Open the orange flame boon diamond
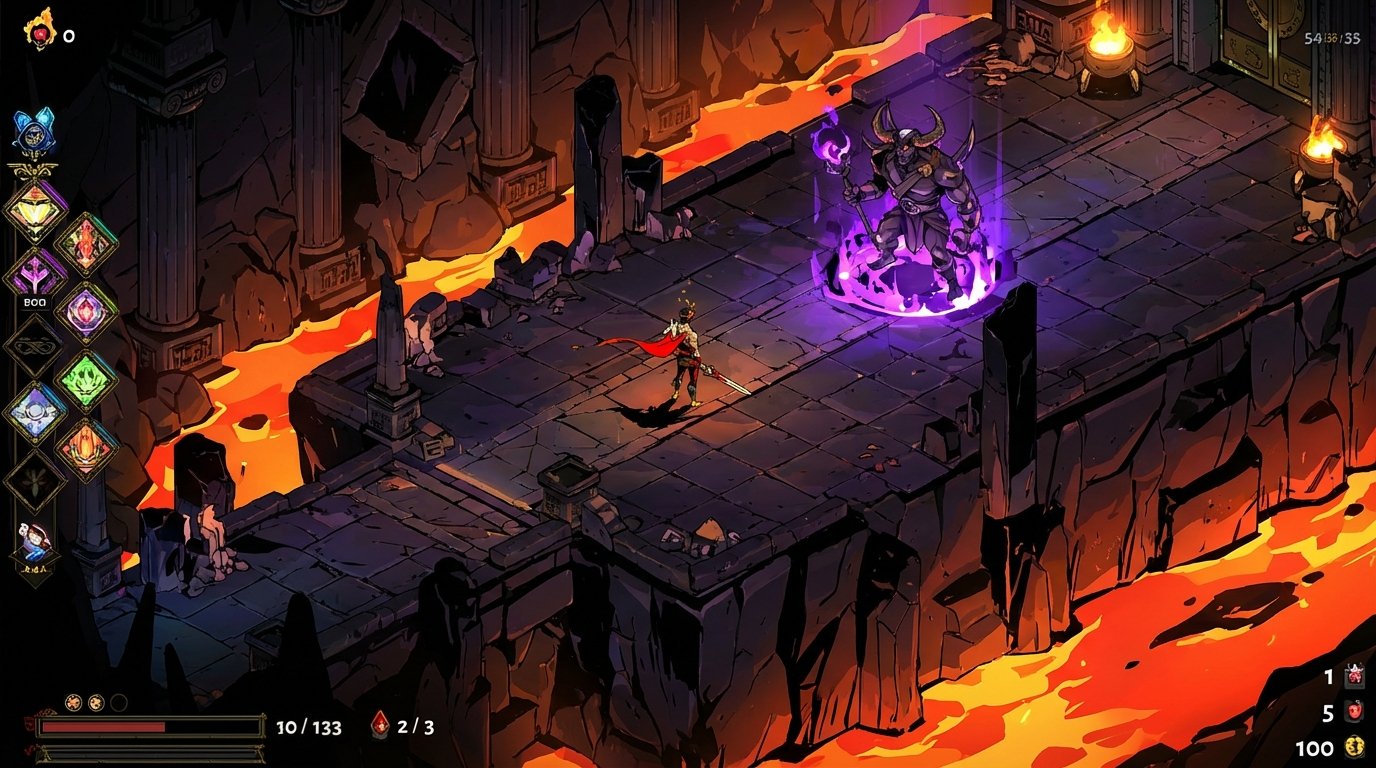 [89, 447]
